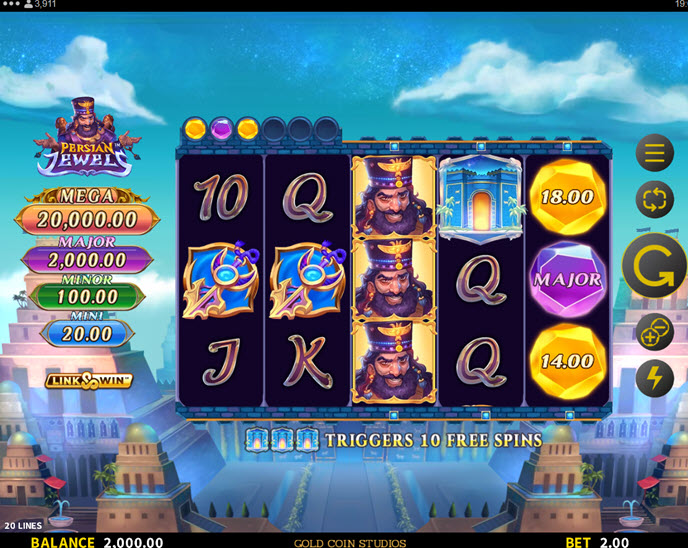This screenshot has width=688, height=548.
Task: Open the coin bet size selector
Action: pos(655,332)
